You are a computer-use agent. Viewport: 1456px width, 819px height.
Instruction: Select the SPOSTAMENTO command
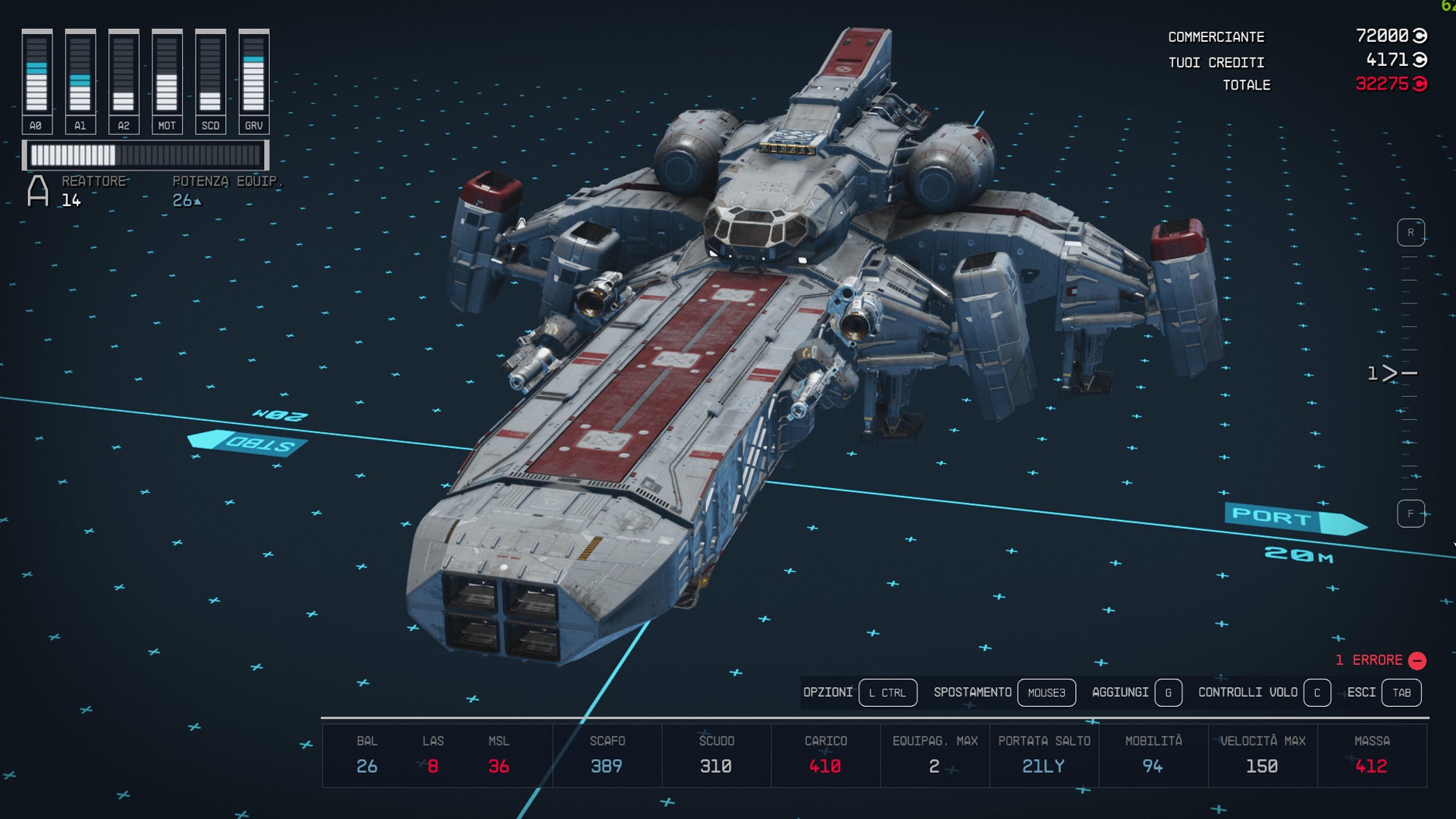[973, 692]
